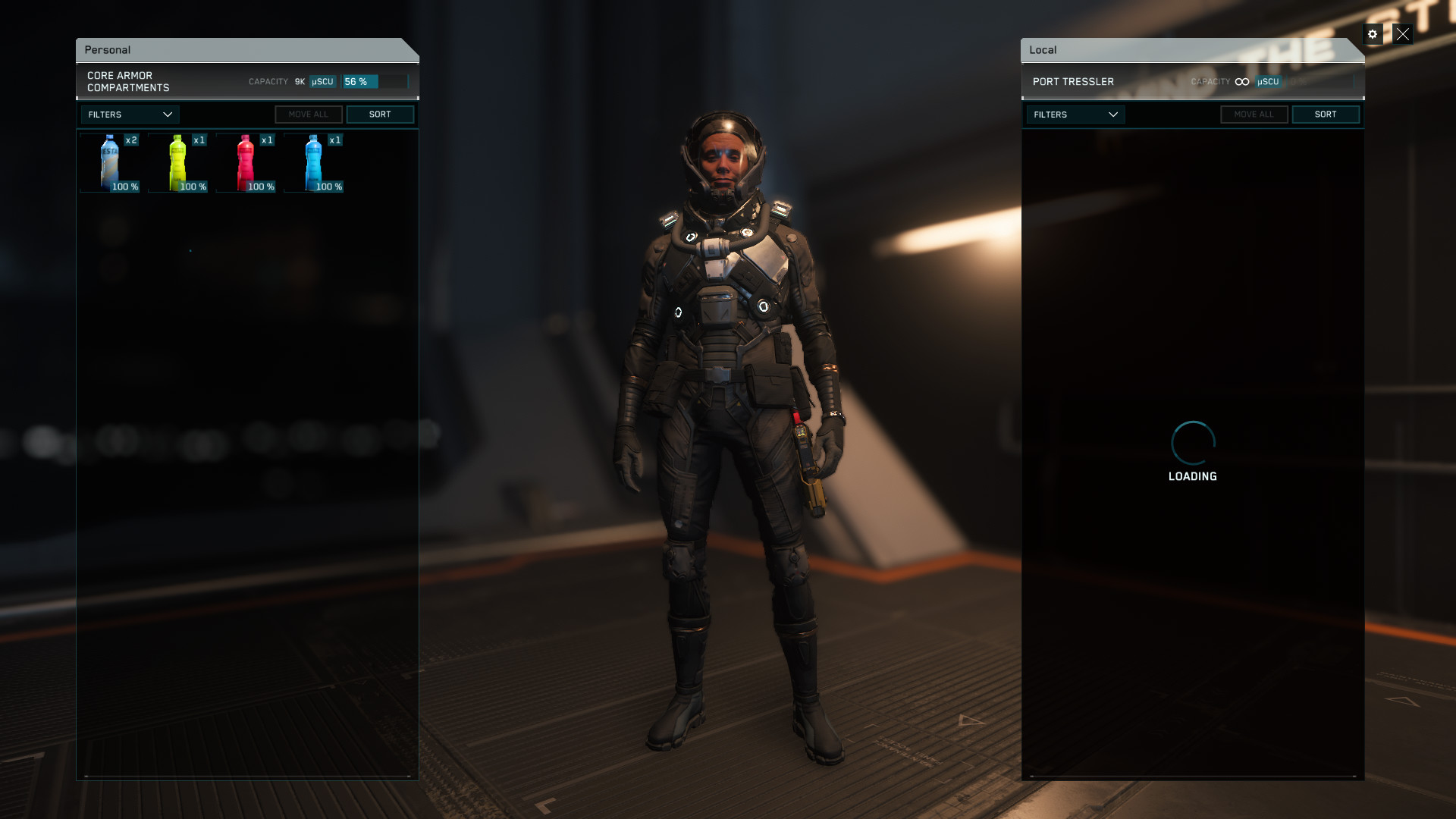The width and height of the screenshot is (1456, 819).
Task: Click Move All in the Personal panel
Action: [308, 114]
